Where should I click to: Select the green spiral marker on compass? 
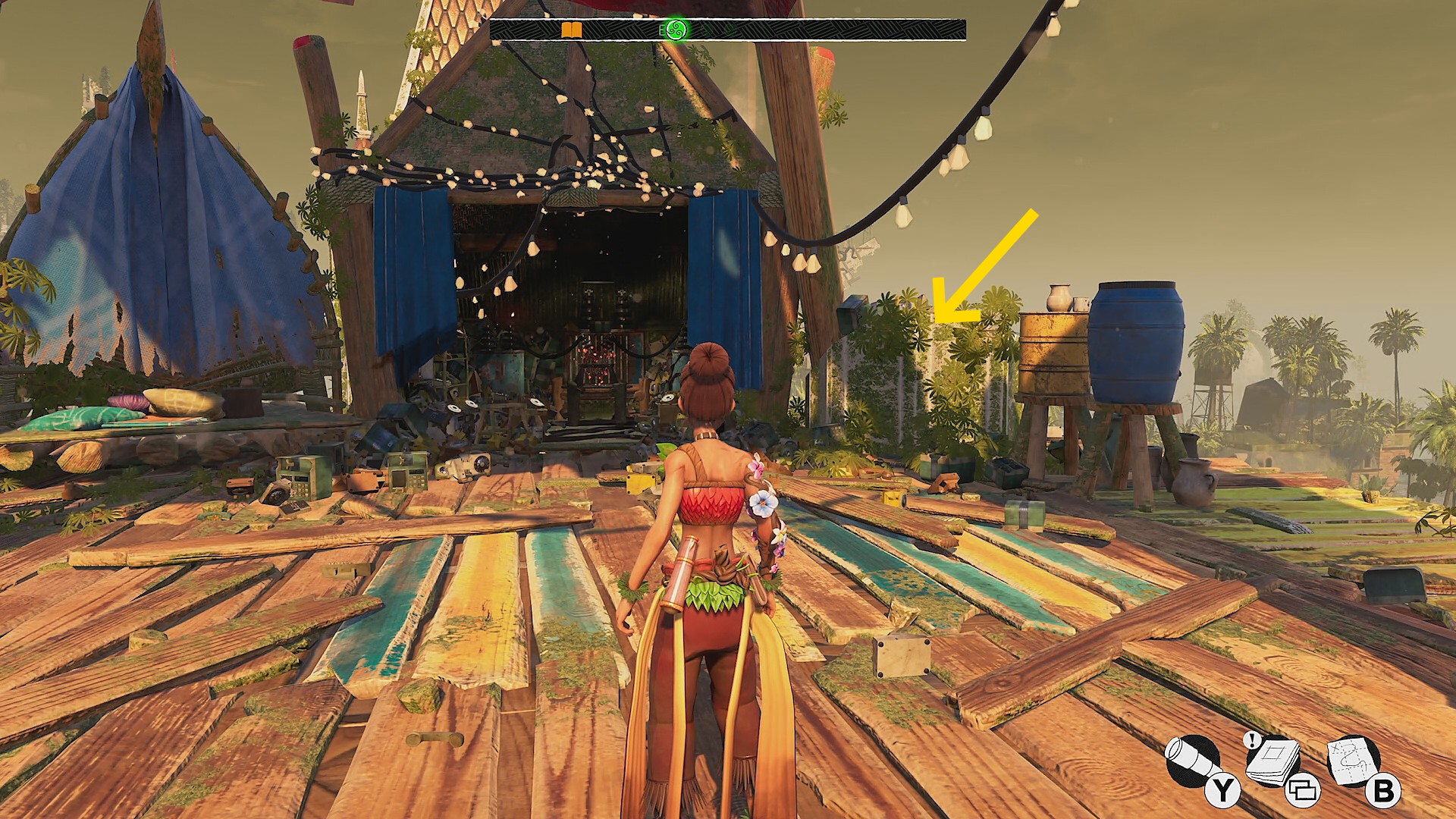[x=675, y=30]
